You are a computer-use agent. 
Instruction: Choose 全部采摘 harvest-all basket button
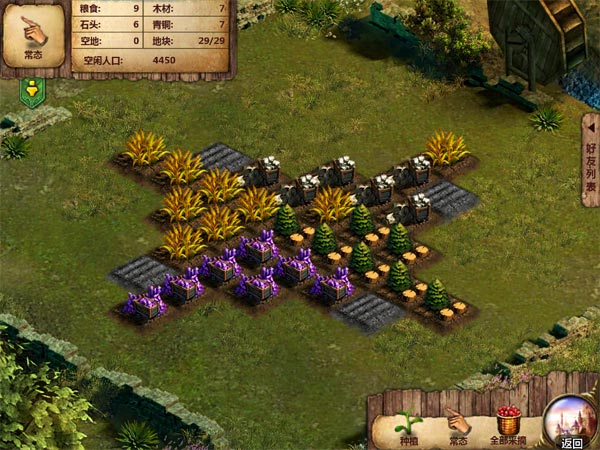pyautogui.click(x=509, y=424)
